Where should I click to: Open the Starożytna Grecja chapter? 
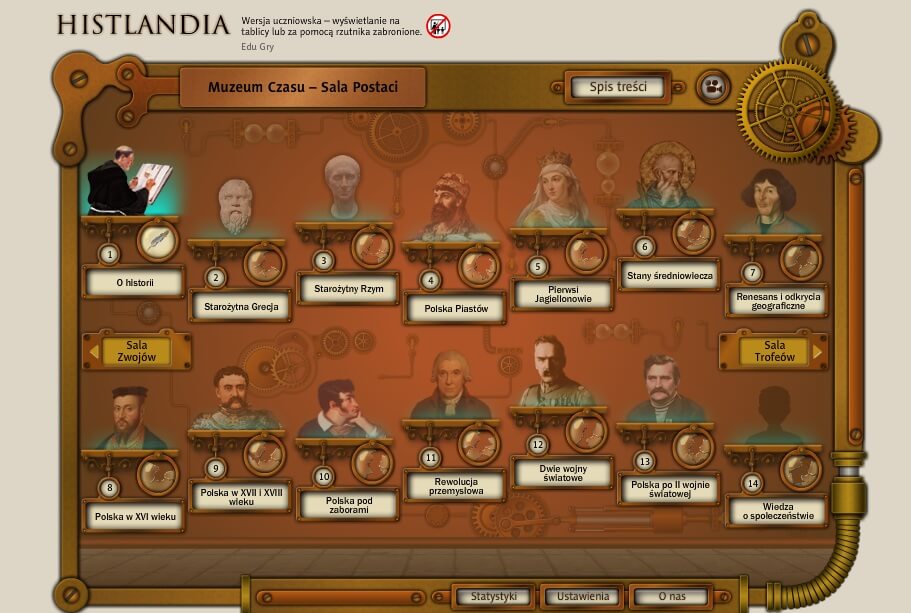(240, 306)
